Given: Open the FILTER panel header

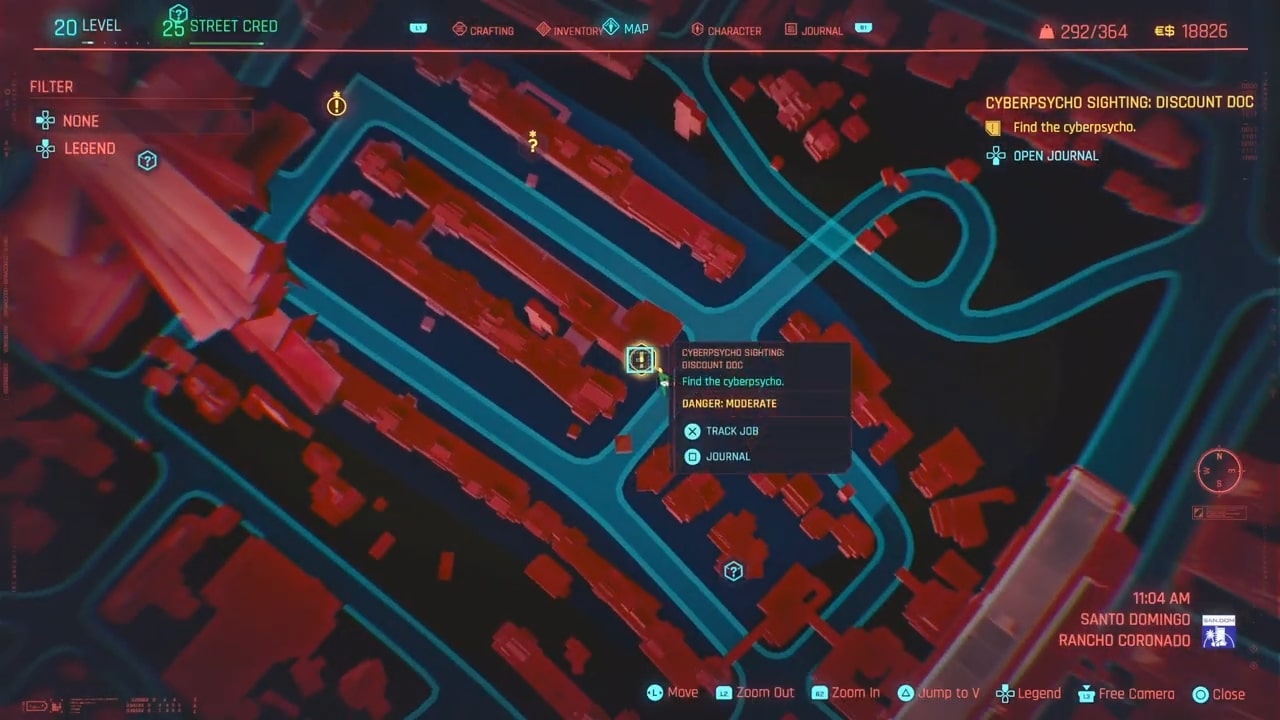Looking at the screenshot, I should pos(51,87).
